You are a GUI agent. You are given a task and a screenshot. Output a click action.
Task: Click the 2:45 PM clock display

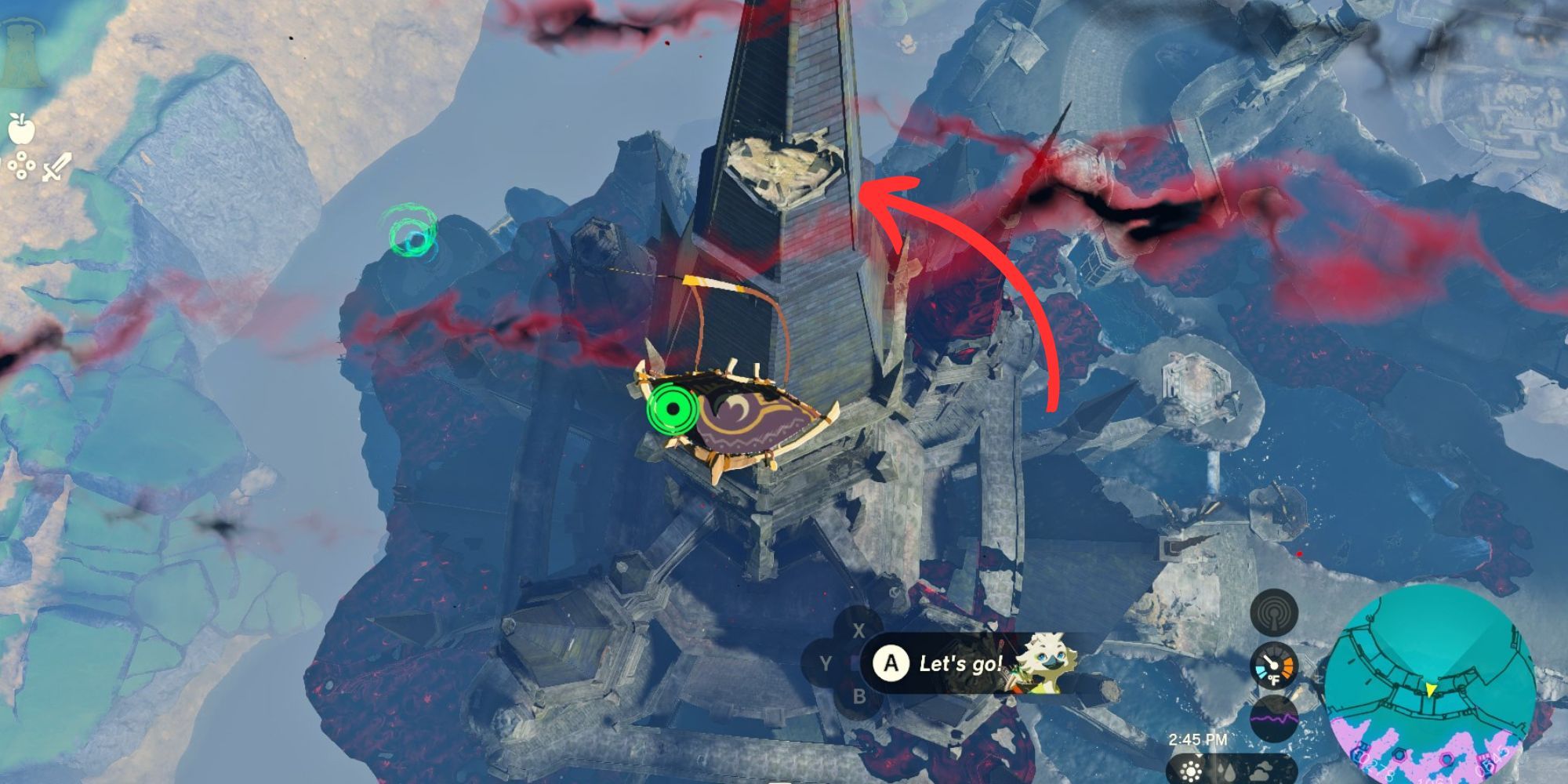tap(1197, 739)
